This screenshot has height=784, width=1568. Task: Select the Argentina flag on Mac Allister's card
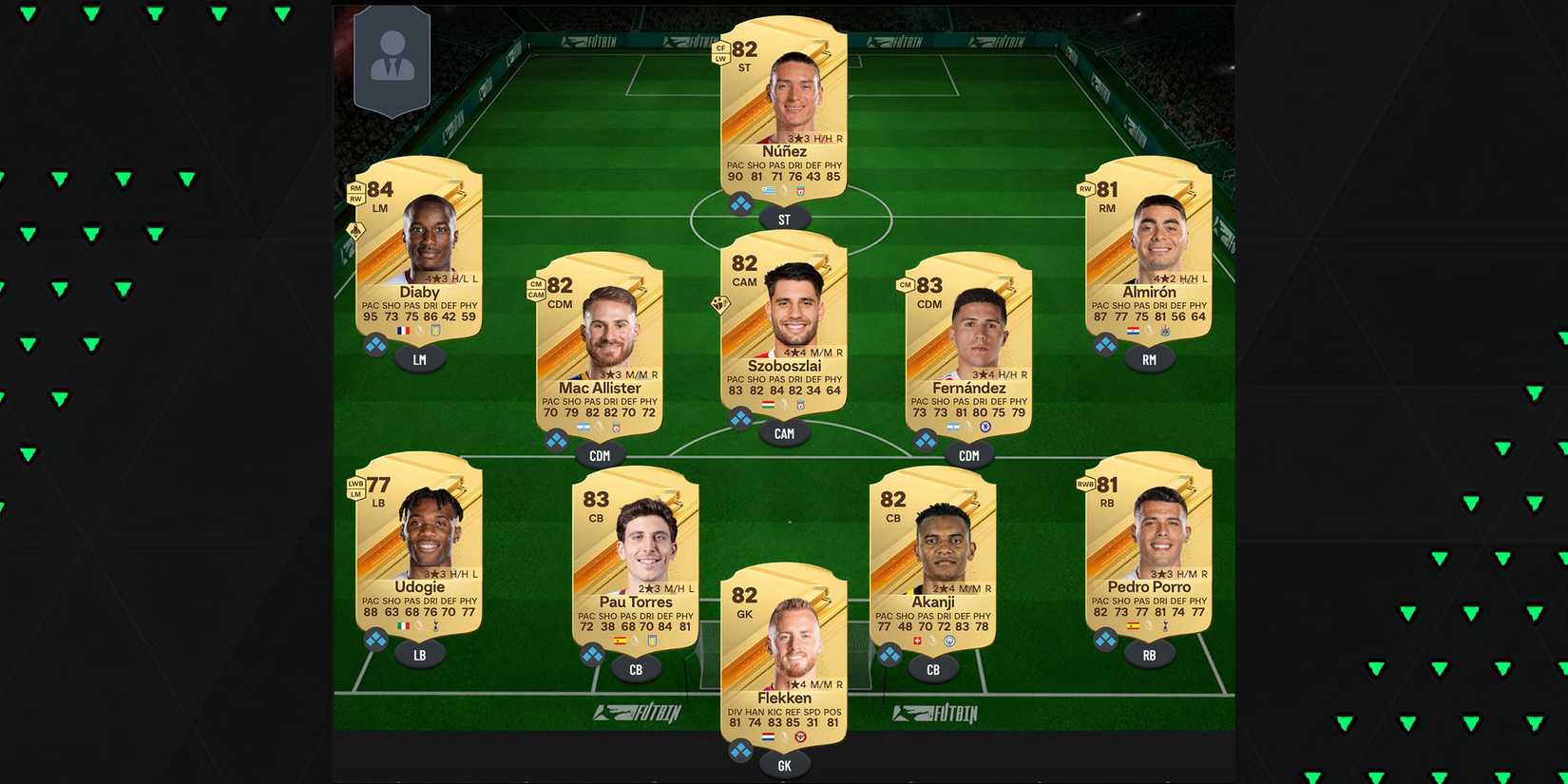[x=584, y=427]
